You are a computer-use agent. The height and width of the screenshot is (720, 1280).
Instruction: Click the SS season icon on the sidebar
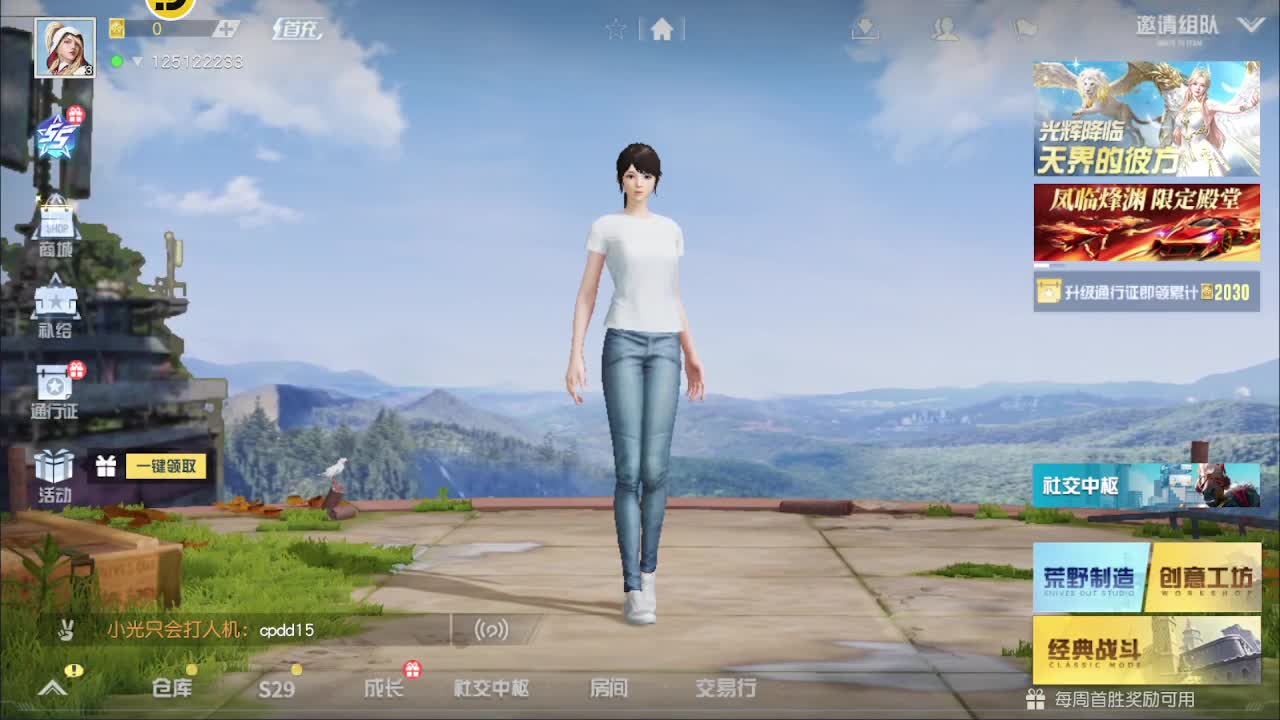coord(55,135)
